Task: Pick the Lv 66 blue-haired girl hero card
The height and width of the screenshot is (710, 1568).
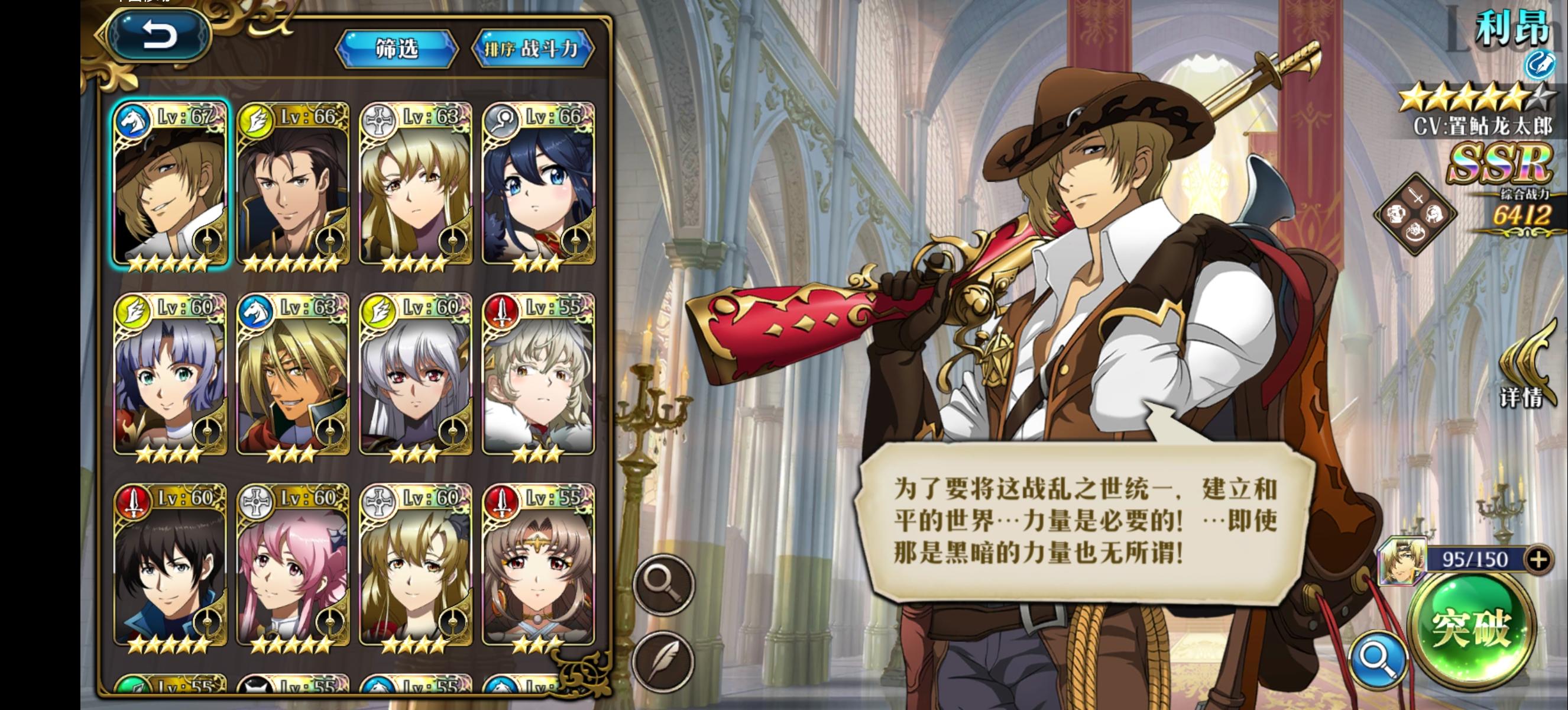Action: pyautogui.click(x=538, y=186)
